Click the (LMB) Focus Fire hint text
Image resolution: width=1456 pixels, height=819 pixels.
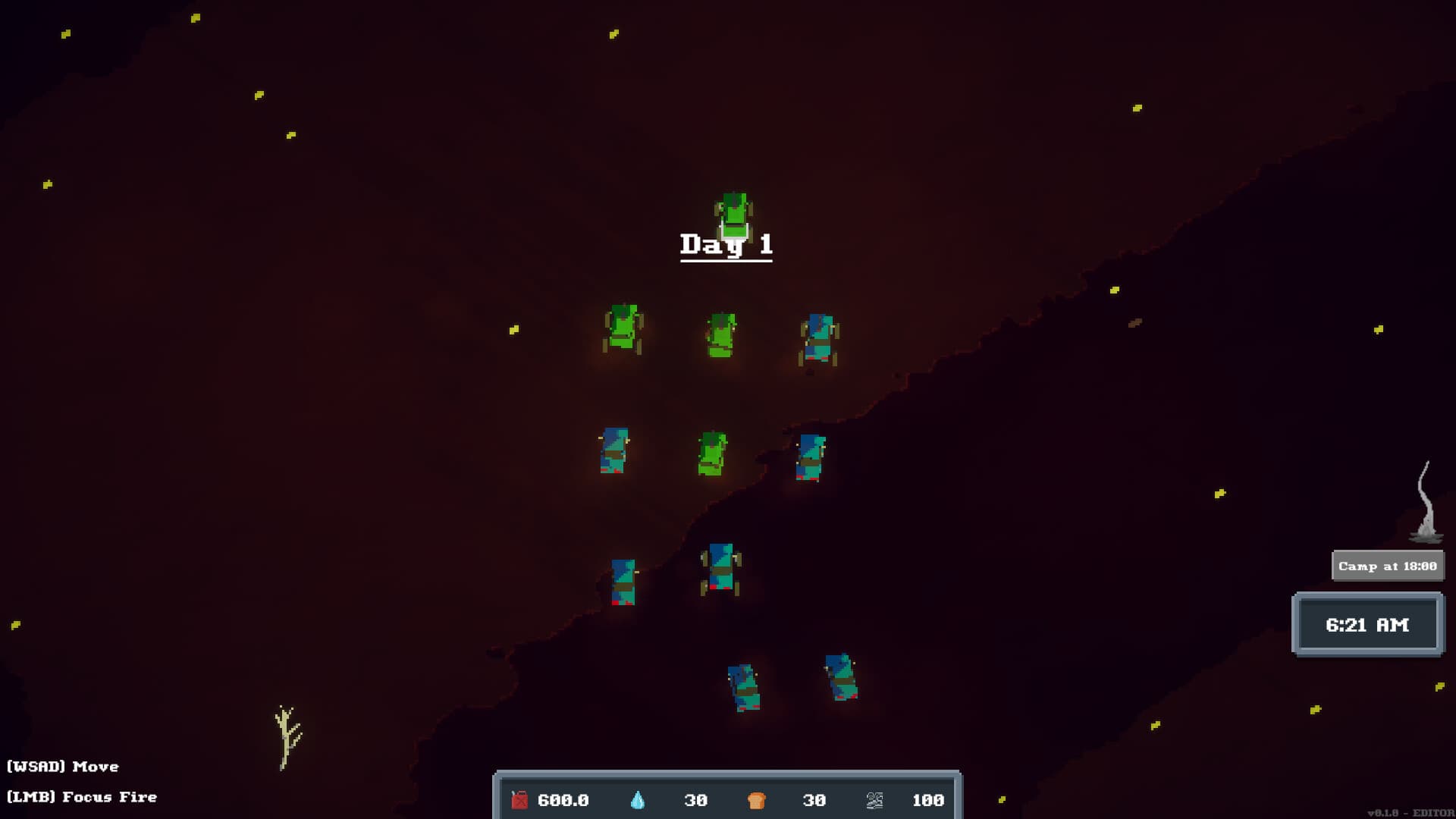[78, 797]
